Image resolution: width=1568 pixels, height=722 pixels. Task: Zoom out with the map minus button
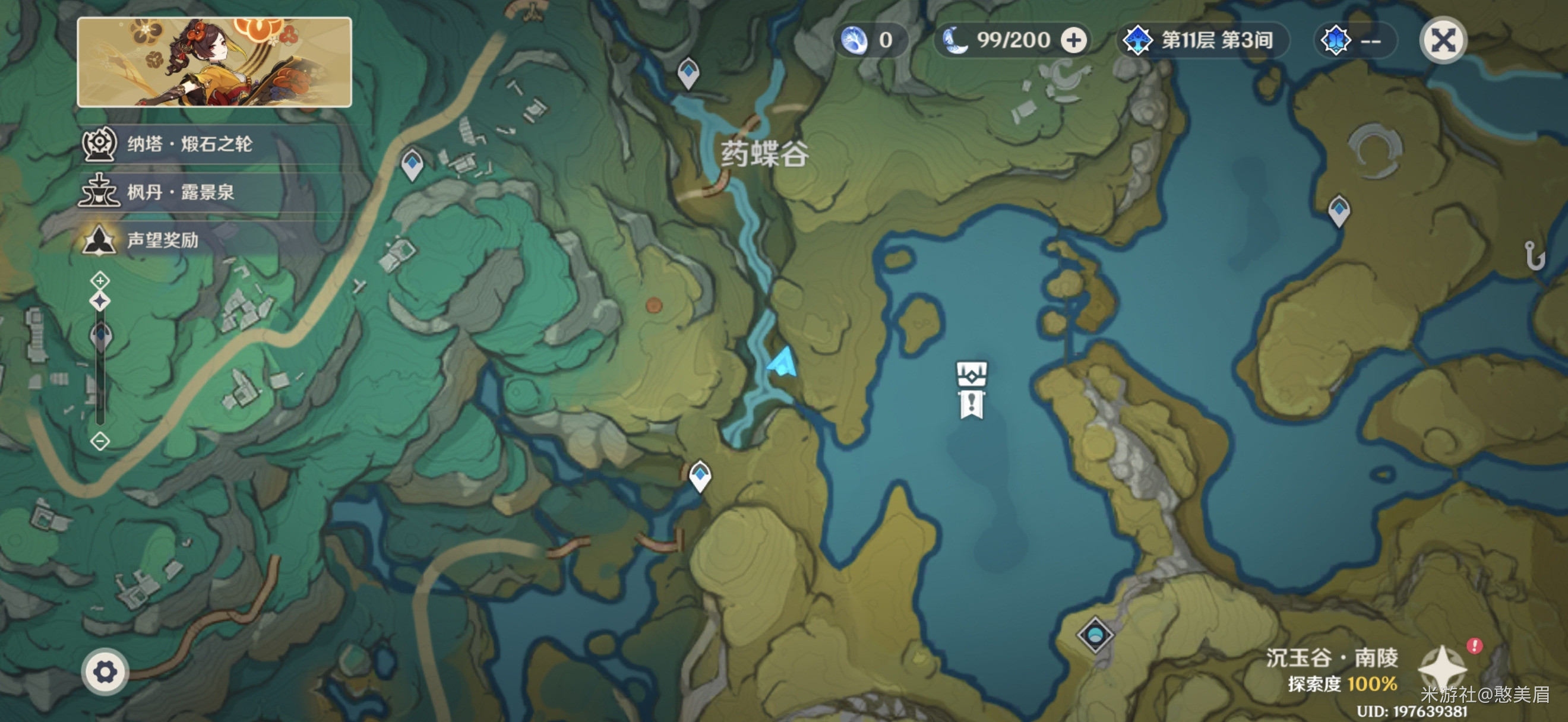[100, 441]
